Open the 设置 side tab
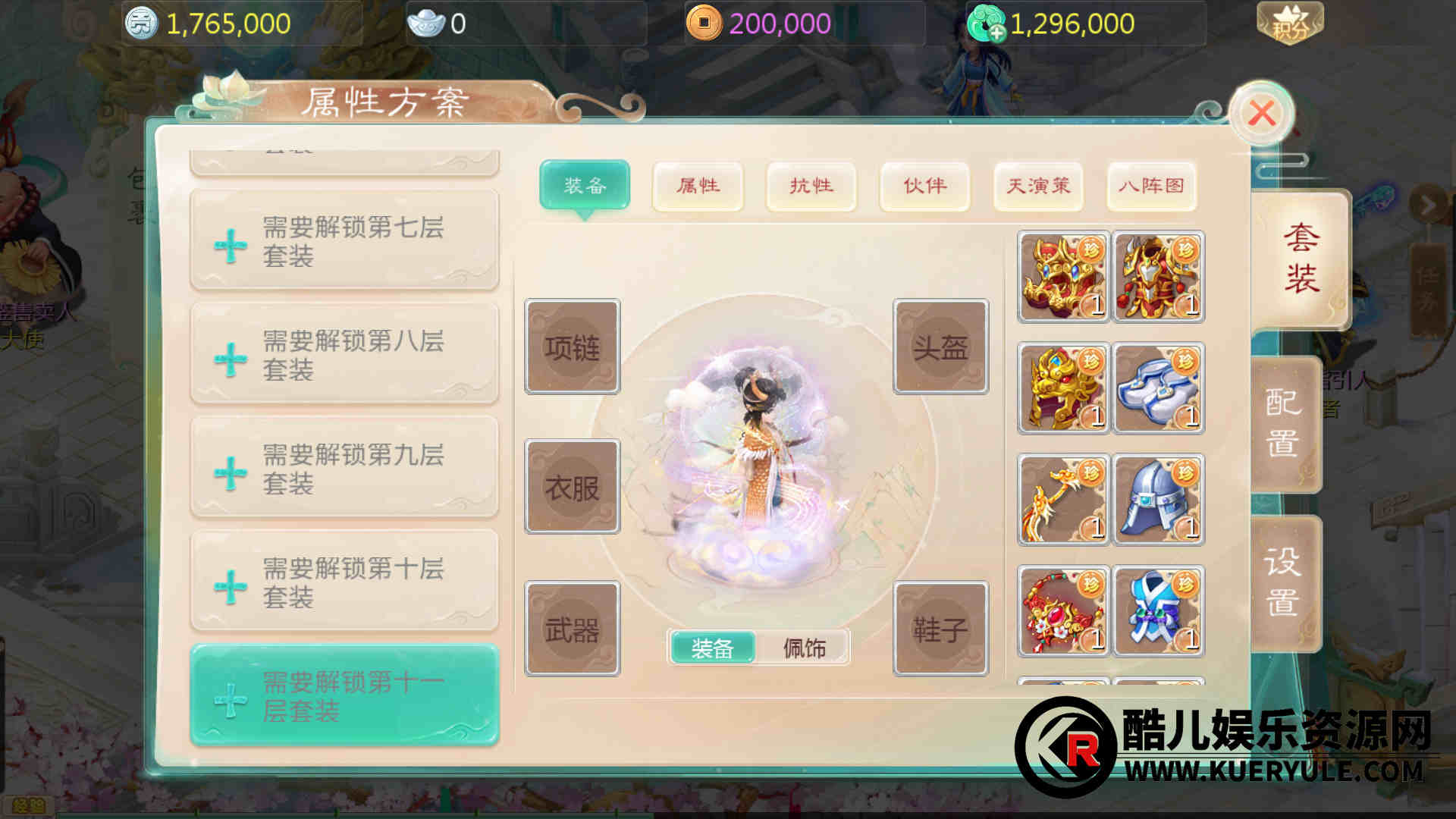The height and width of the screenshot is (819, 1456). (x=1283, y=582)
